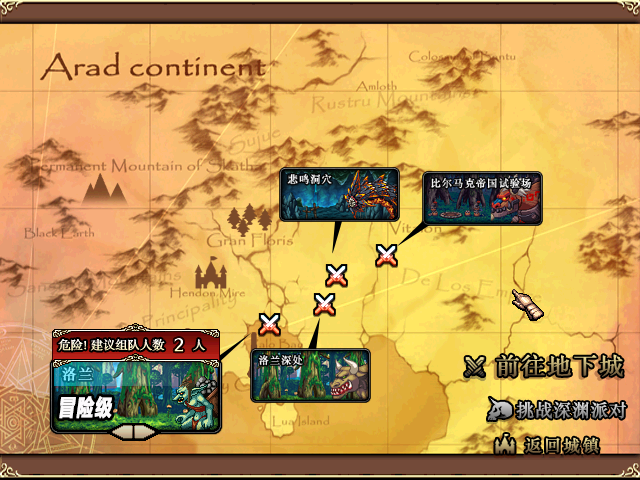640x480 pixels.
Task: Pick the 洛兰深处 dungeon thumbnail
Action: tap(310, 374)
